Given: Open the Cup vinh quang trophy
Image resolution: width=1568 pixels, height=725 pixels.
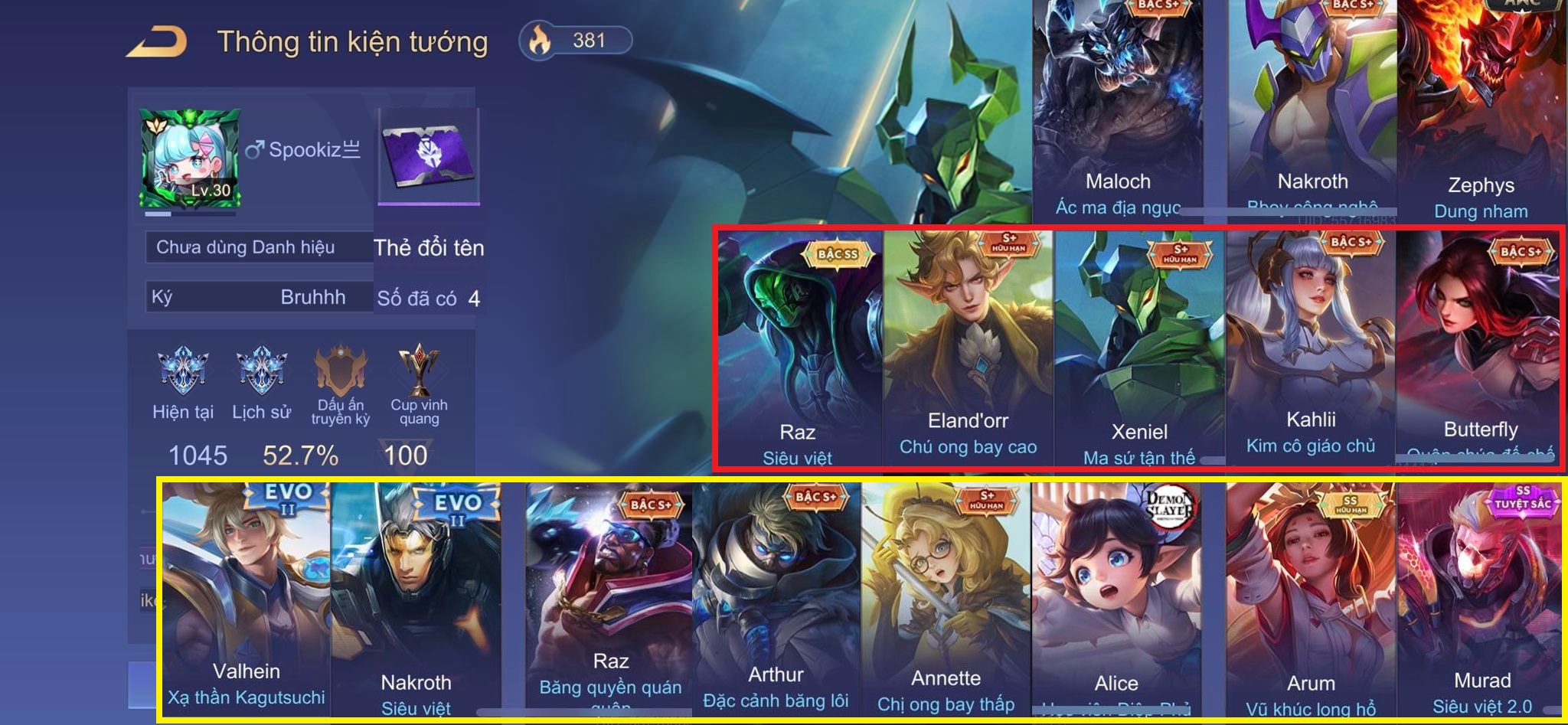Looking at the screenshot, I should [419, 371].
